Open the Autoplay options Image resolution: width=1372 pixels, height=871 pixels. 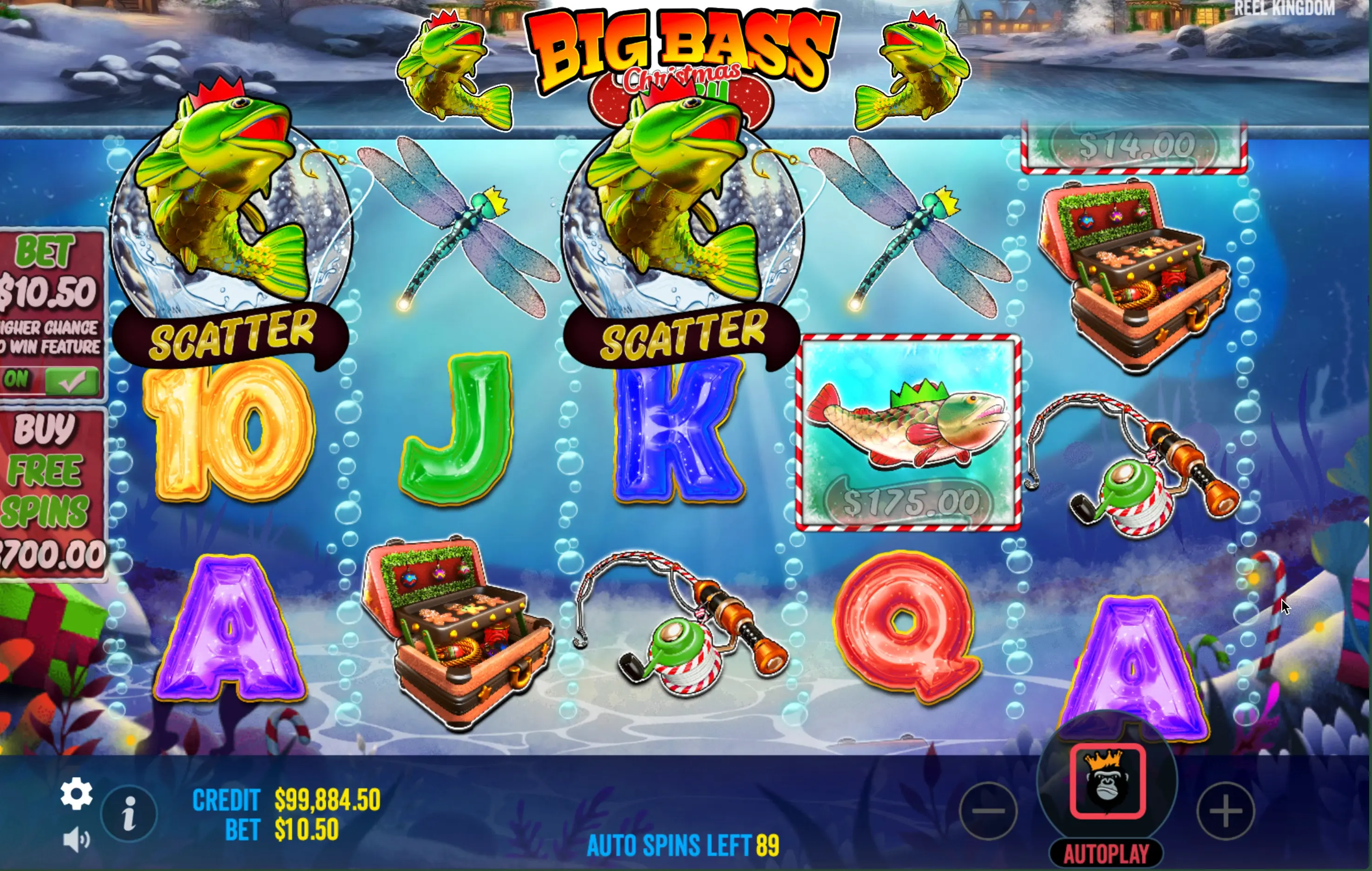(1106, 854)
